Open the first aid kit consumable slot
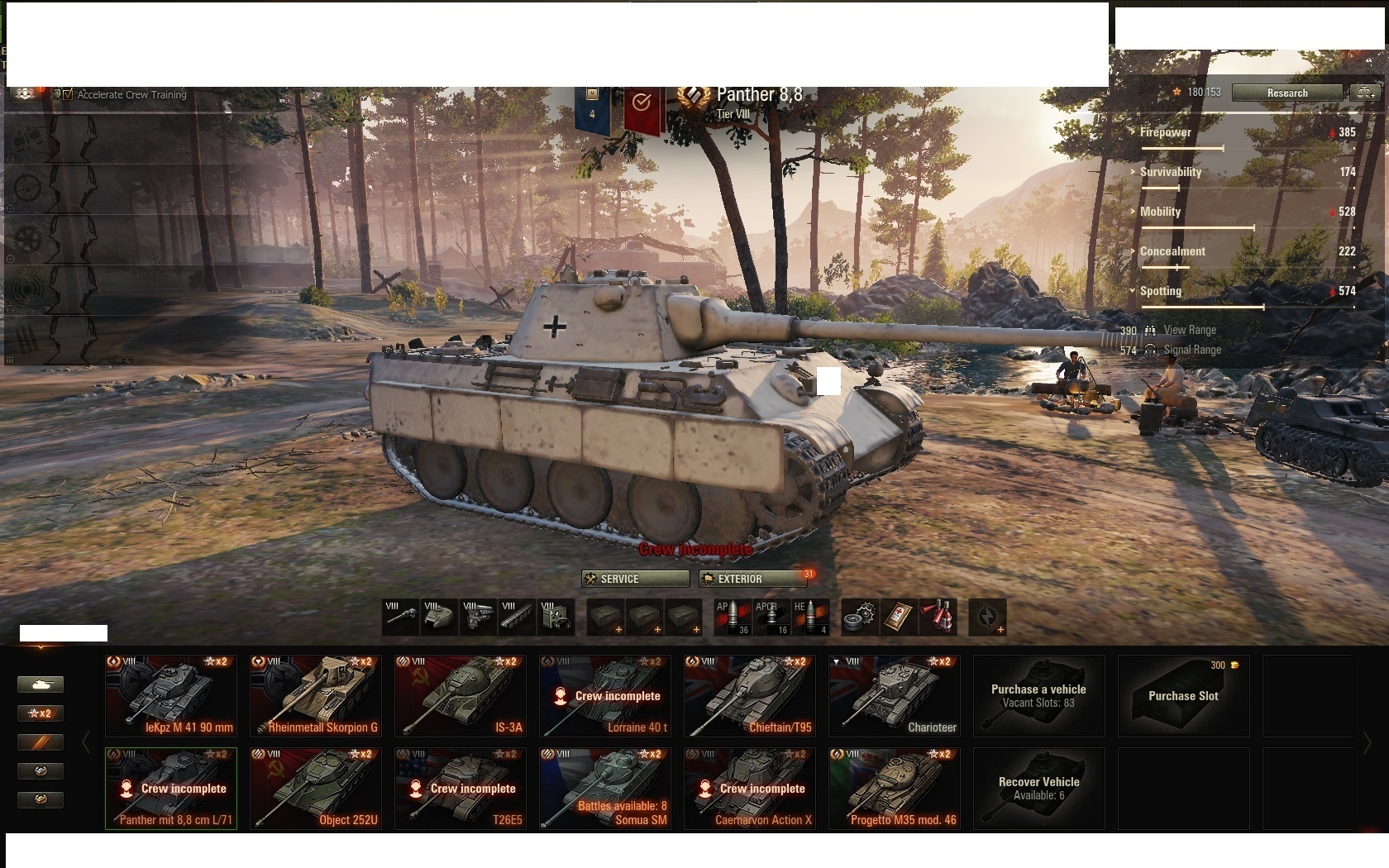The height and width of the screenshot is (868, 1389). (x=901, y=618)
